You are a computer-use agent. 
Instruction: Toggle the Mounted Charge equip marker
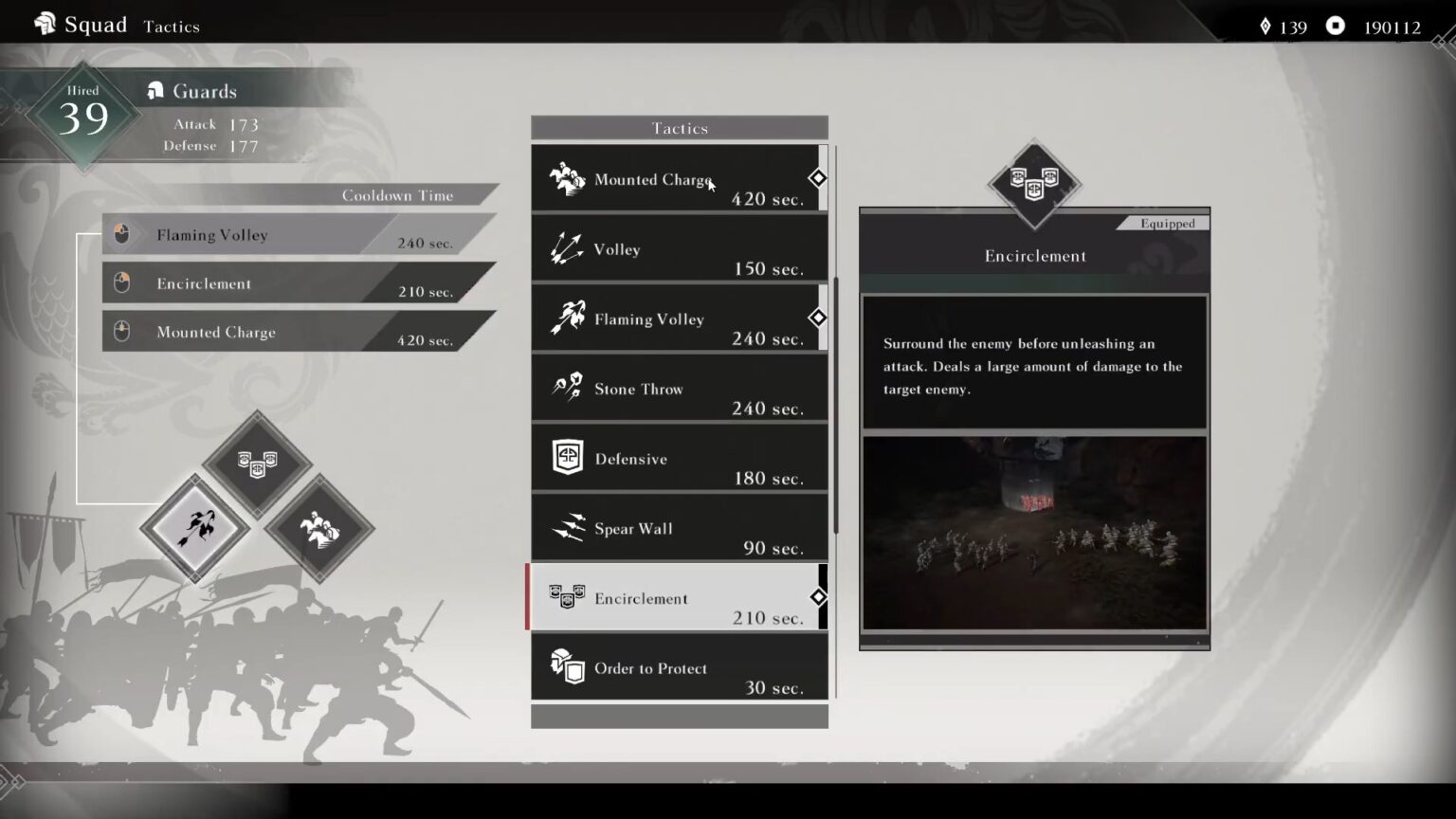pos(817,178)
